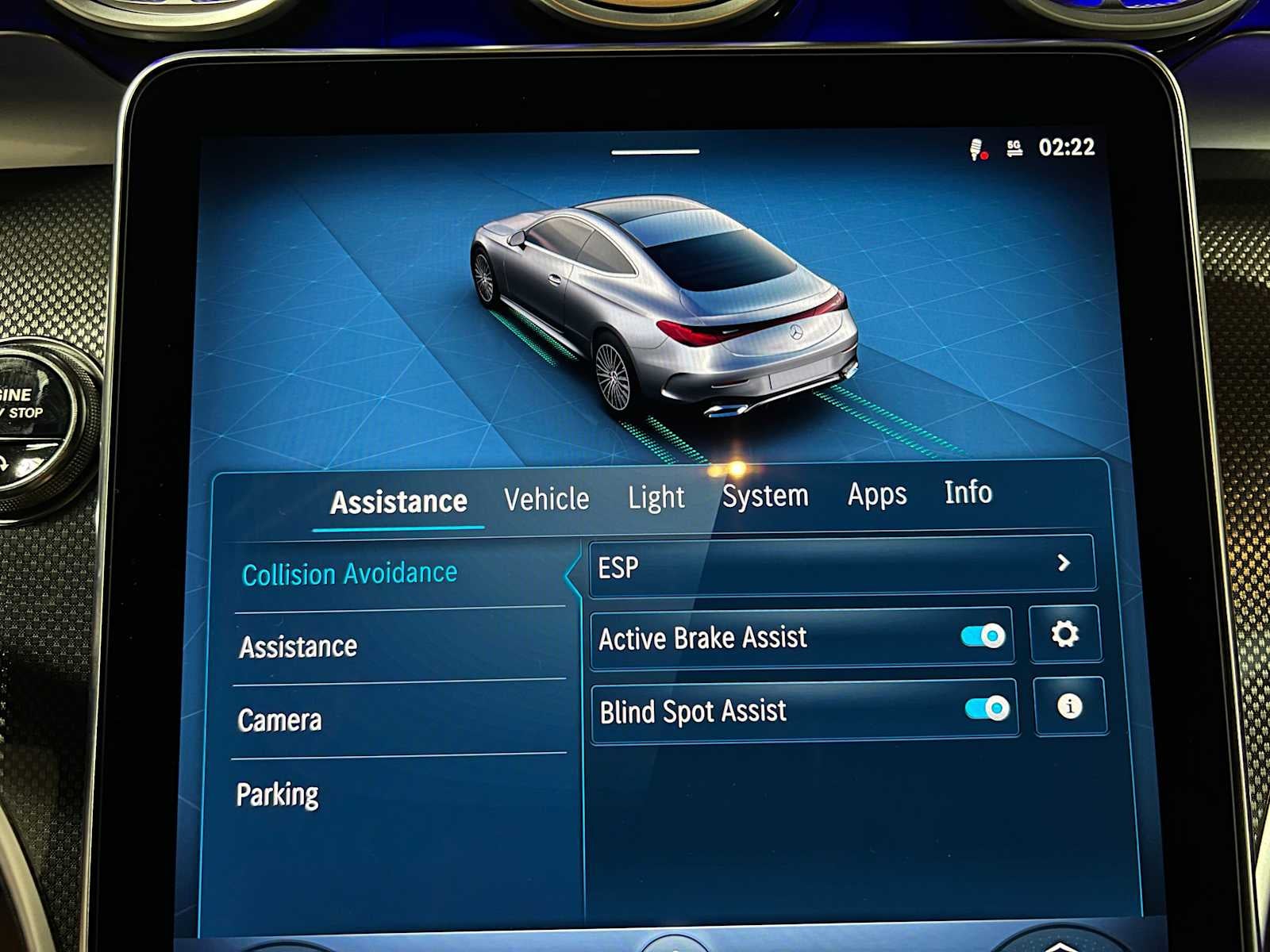Screen dimensions: 1270x952
Task: Disable the Active Brake Assist toggle
Action: 984,635
